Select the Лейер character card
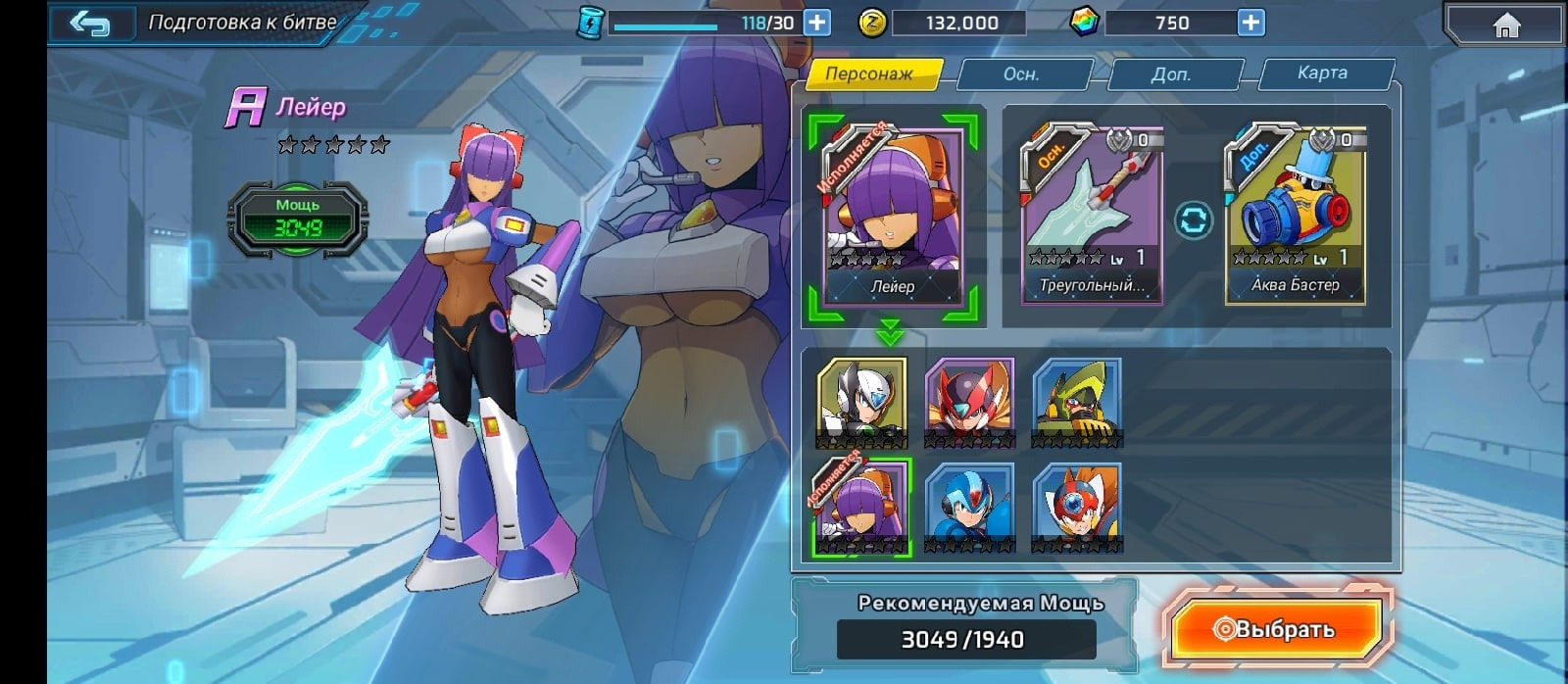Viewport: 1568px width, 684px height. click(892, 218)
